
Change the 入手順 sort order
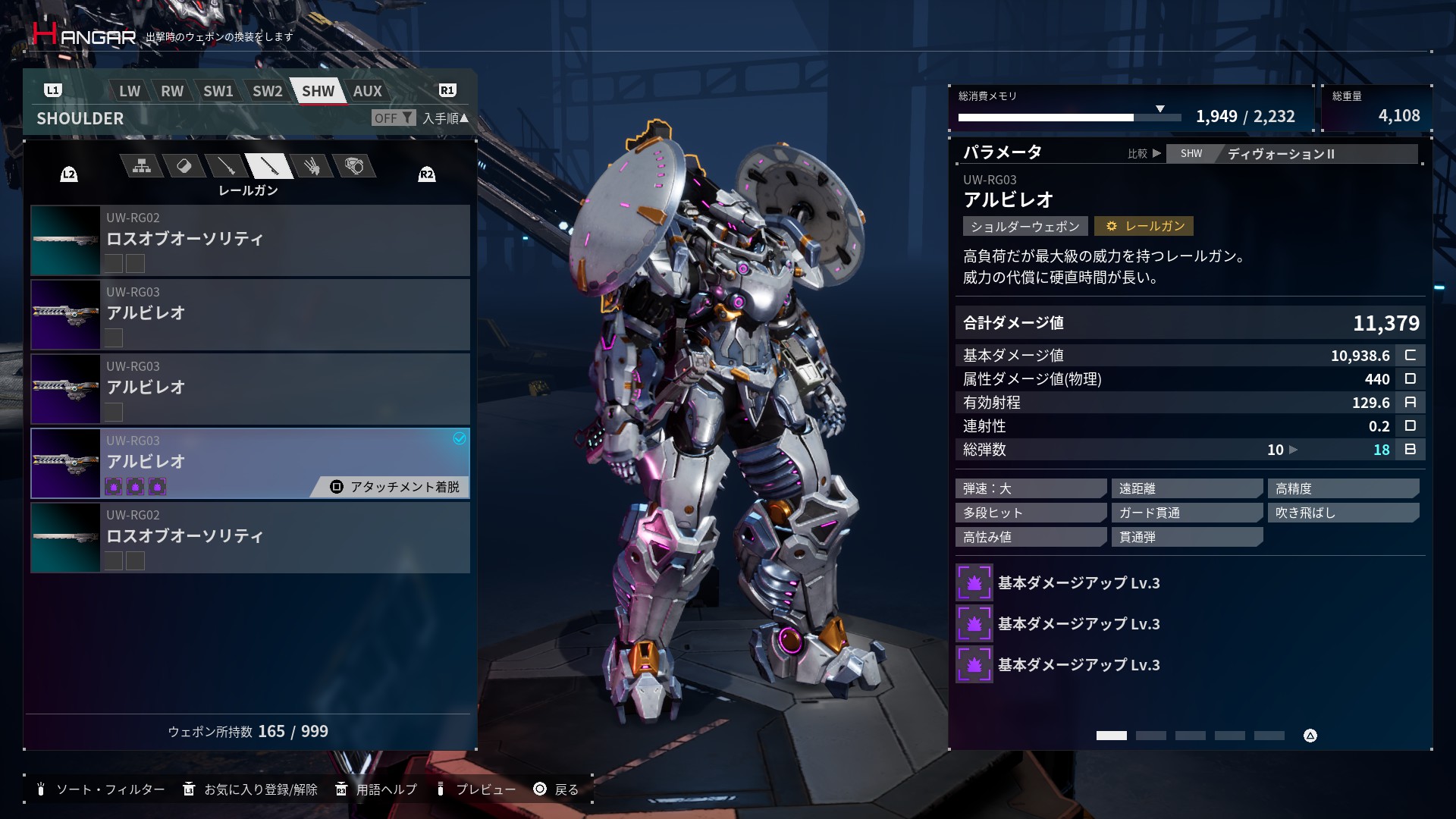coord(445,118)
